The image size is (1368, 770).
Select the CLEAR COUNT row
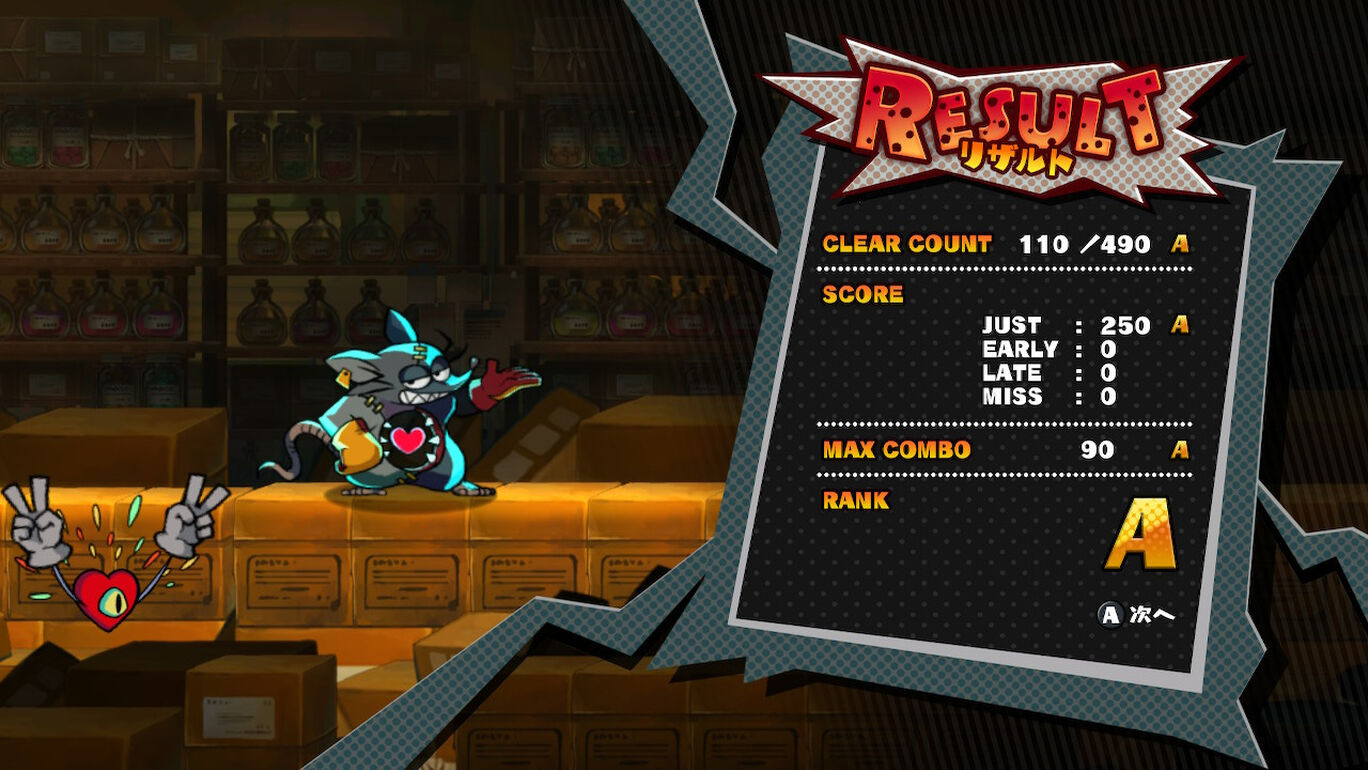coord(905,244)
